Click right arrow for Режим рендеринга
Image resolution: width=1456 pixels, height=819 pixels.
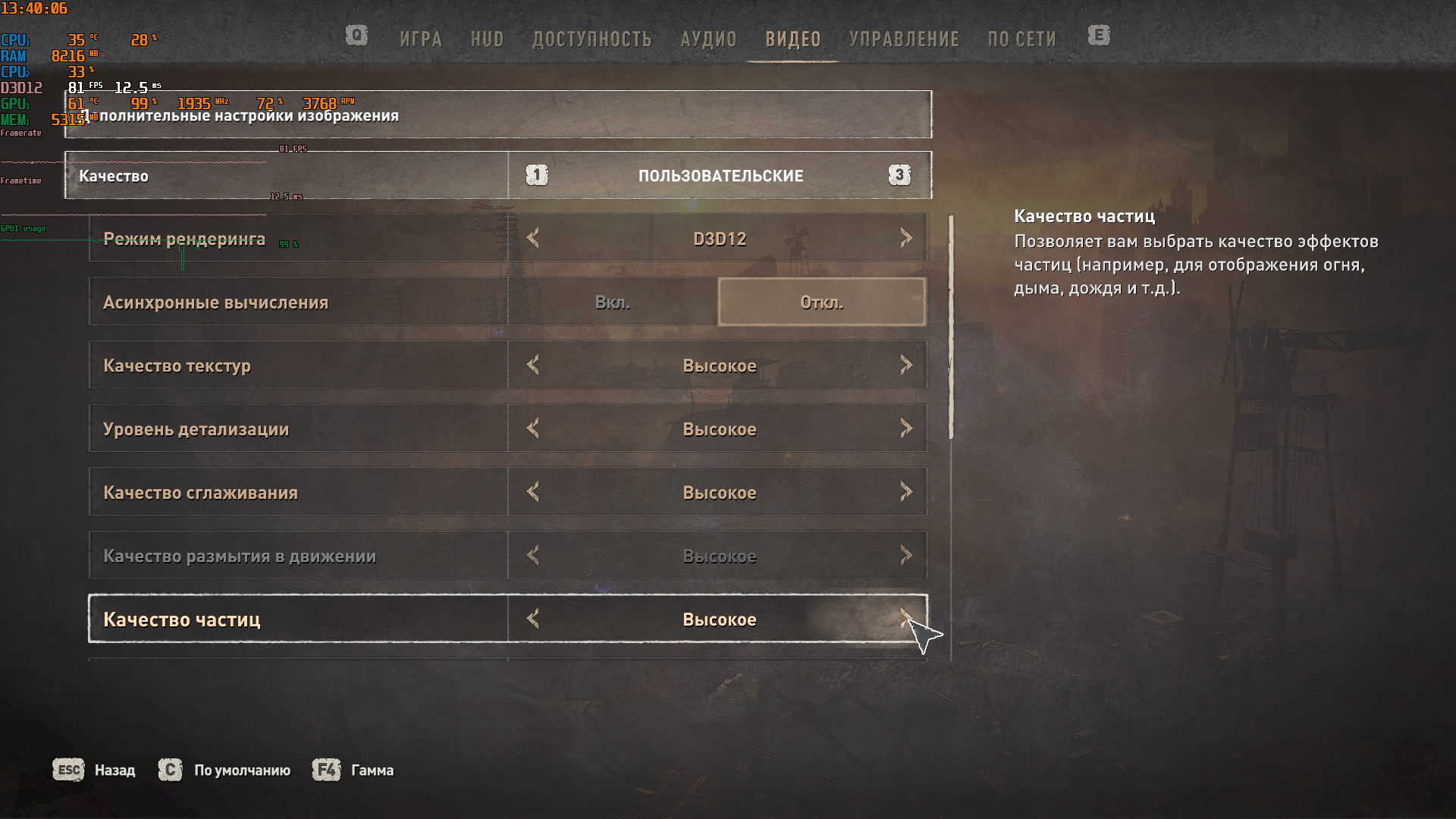click(x=906, y=239)
